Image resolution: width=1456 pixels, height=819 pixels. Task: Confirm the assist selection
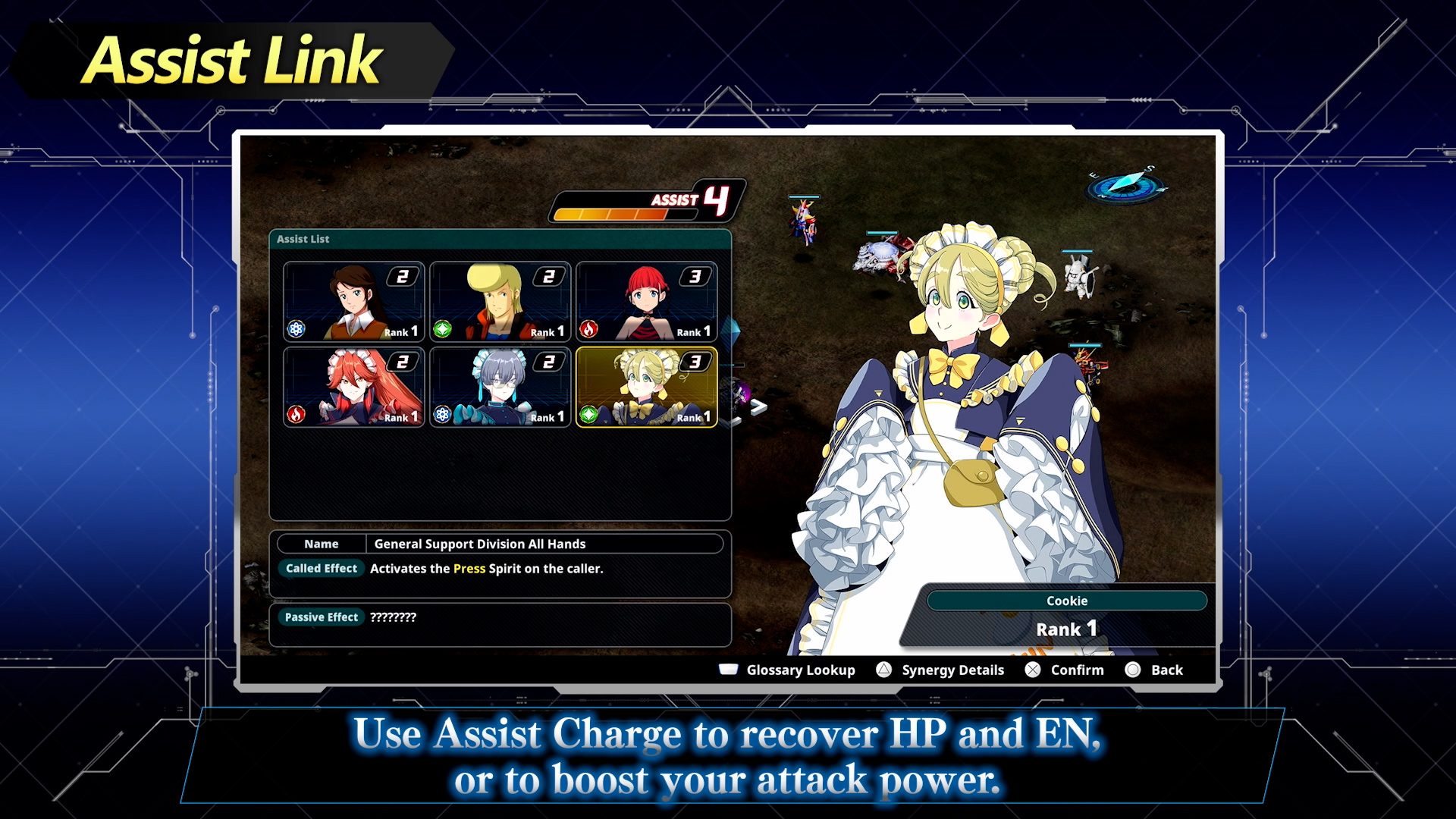tap(1065, 670)
